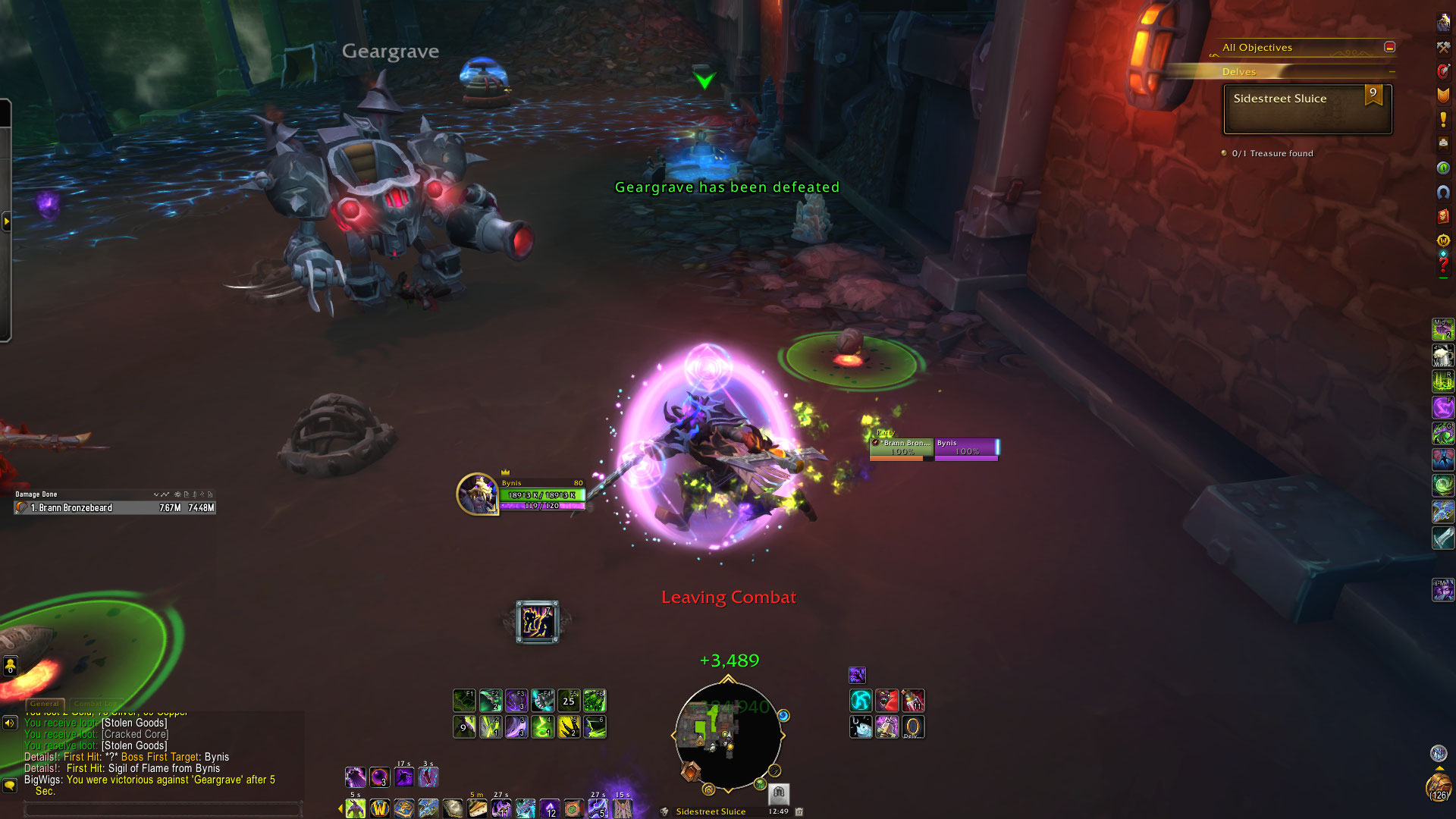1456x819 pixels.
Task: Toggle the chat voice speaker button
Action: point(10,723)
